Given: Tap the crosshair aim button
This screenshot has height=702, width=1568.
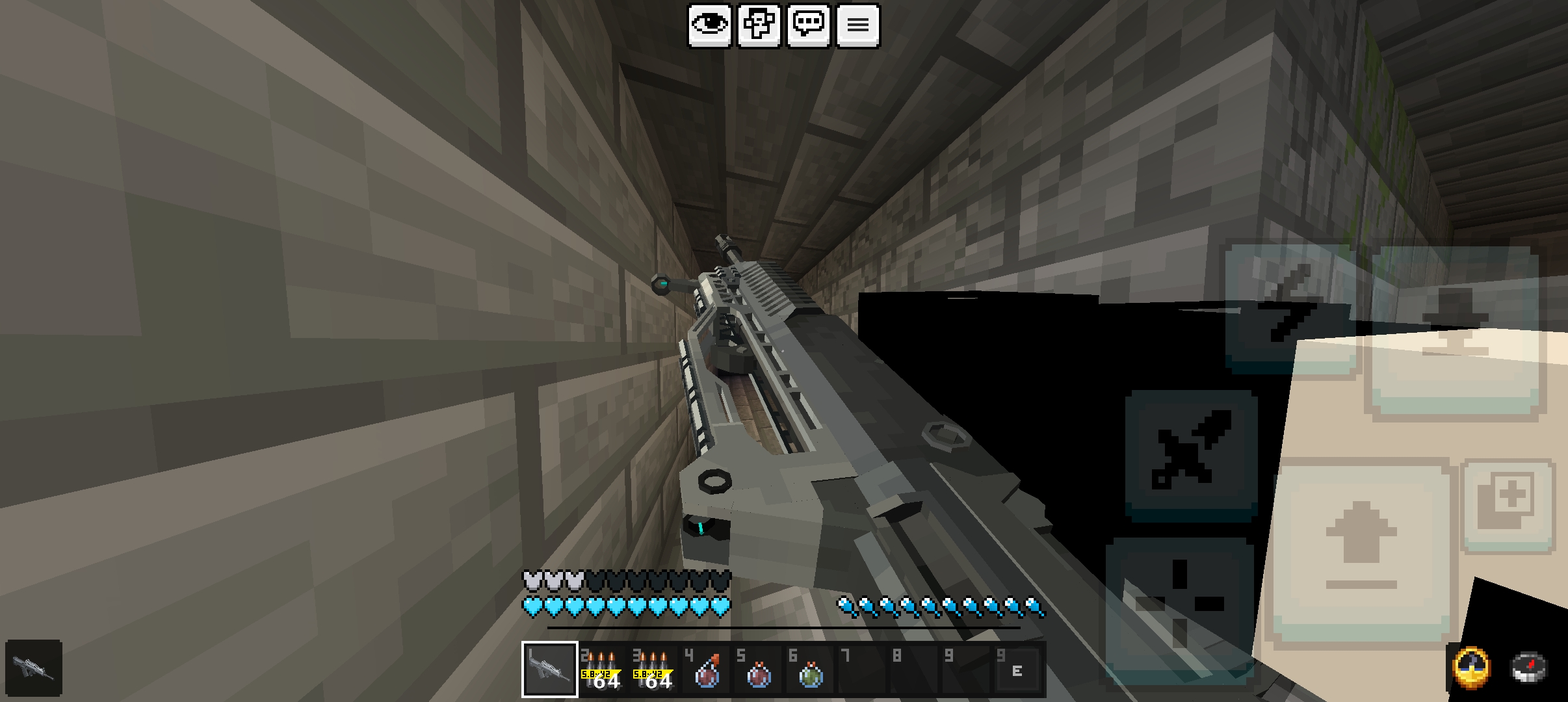Looking at the screenshot, I should pos(1180,604).
